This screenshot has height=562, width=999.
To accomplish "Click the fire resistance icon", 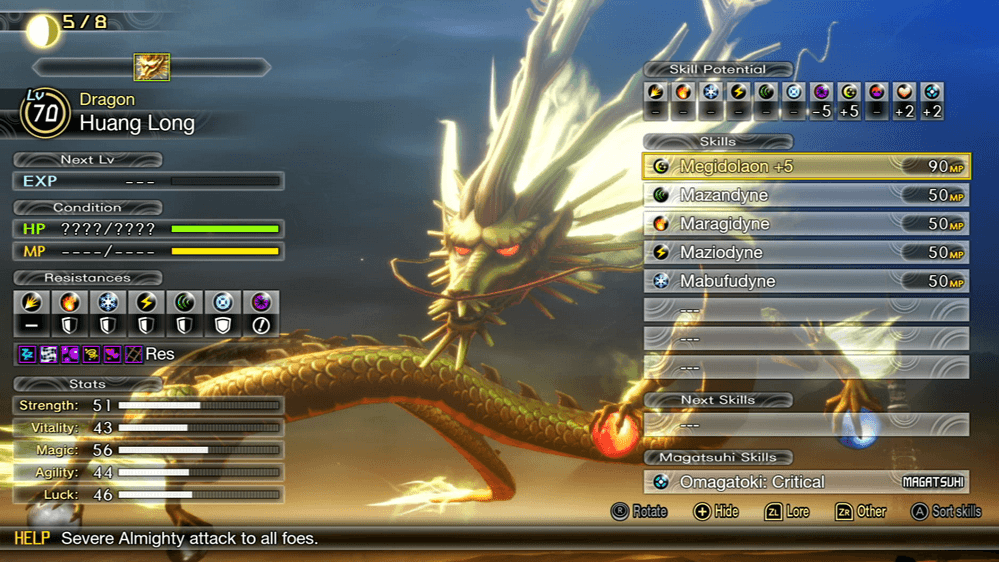I will 69,302.
